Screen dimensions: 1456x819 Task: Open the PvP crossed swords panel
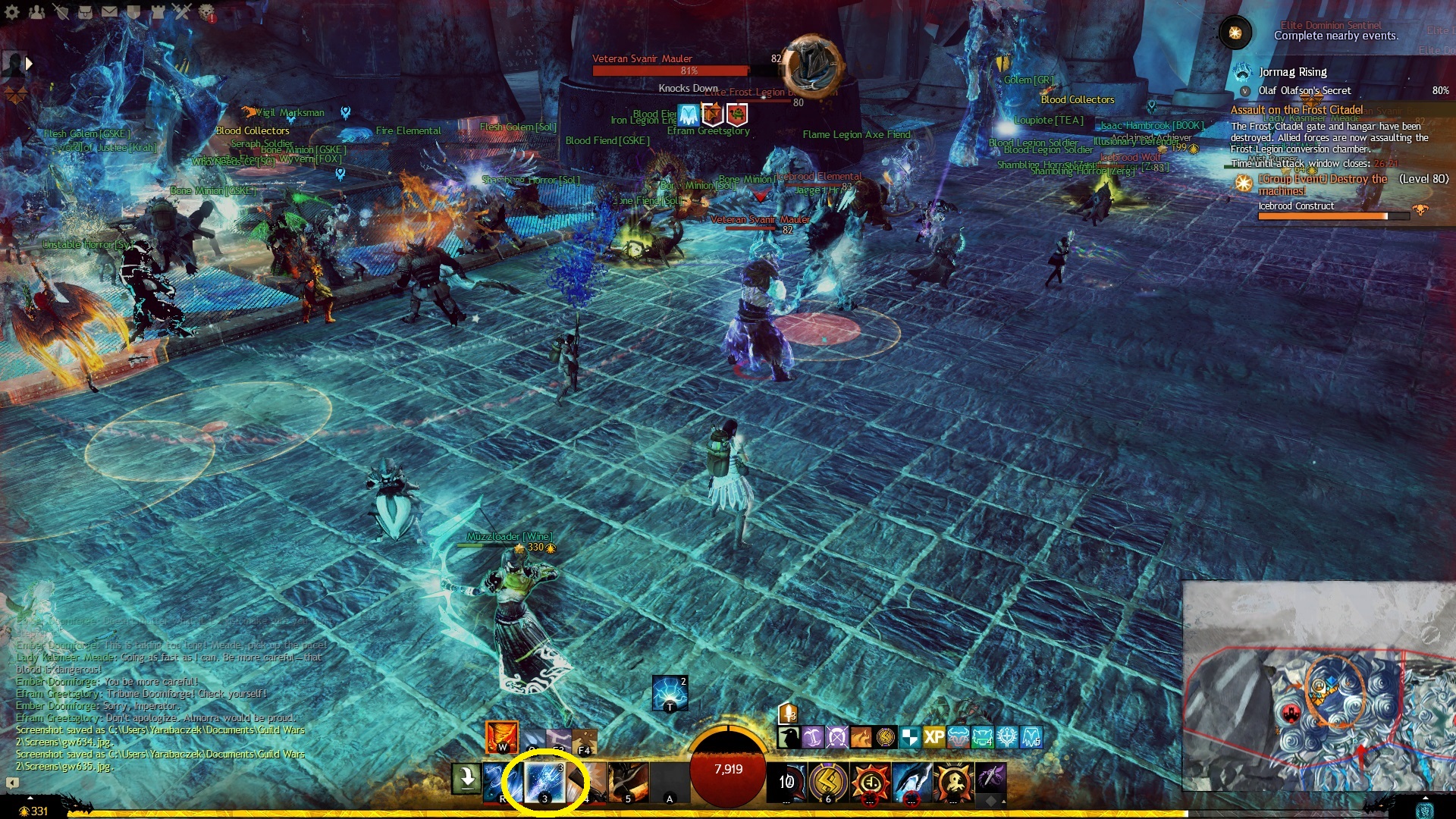(x=182, y=12)
